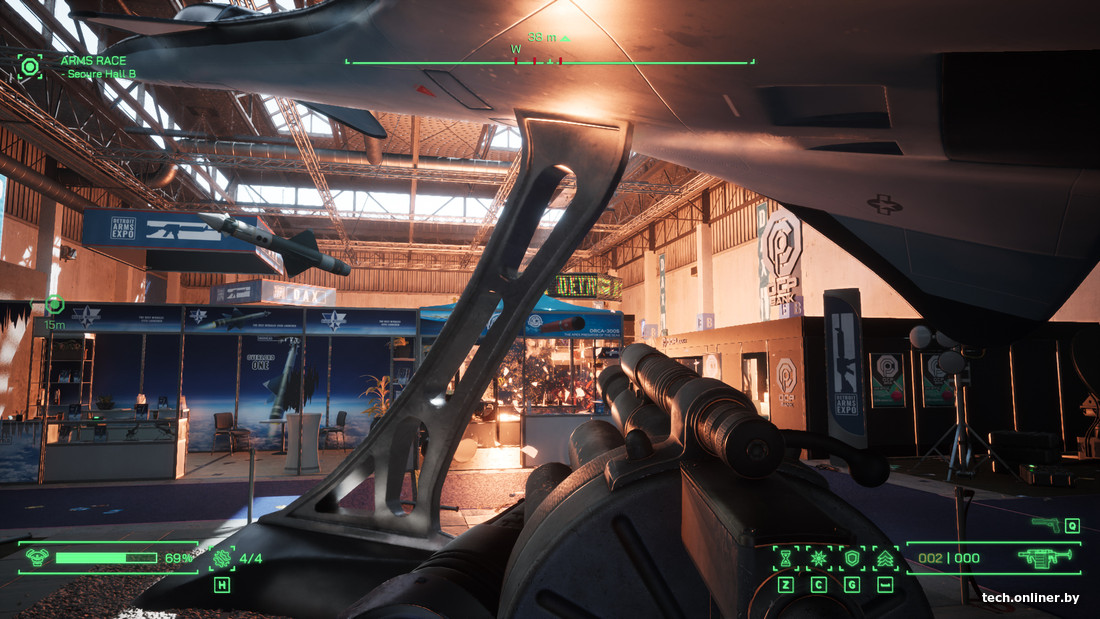The width and height of the screenshot is (1100, 619).
Task: Switch to the pistol secondary weapon
Action: [1046, 524]
